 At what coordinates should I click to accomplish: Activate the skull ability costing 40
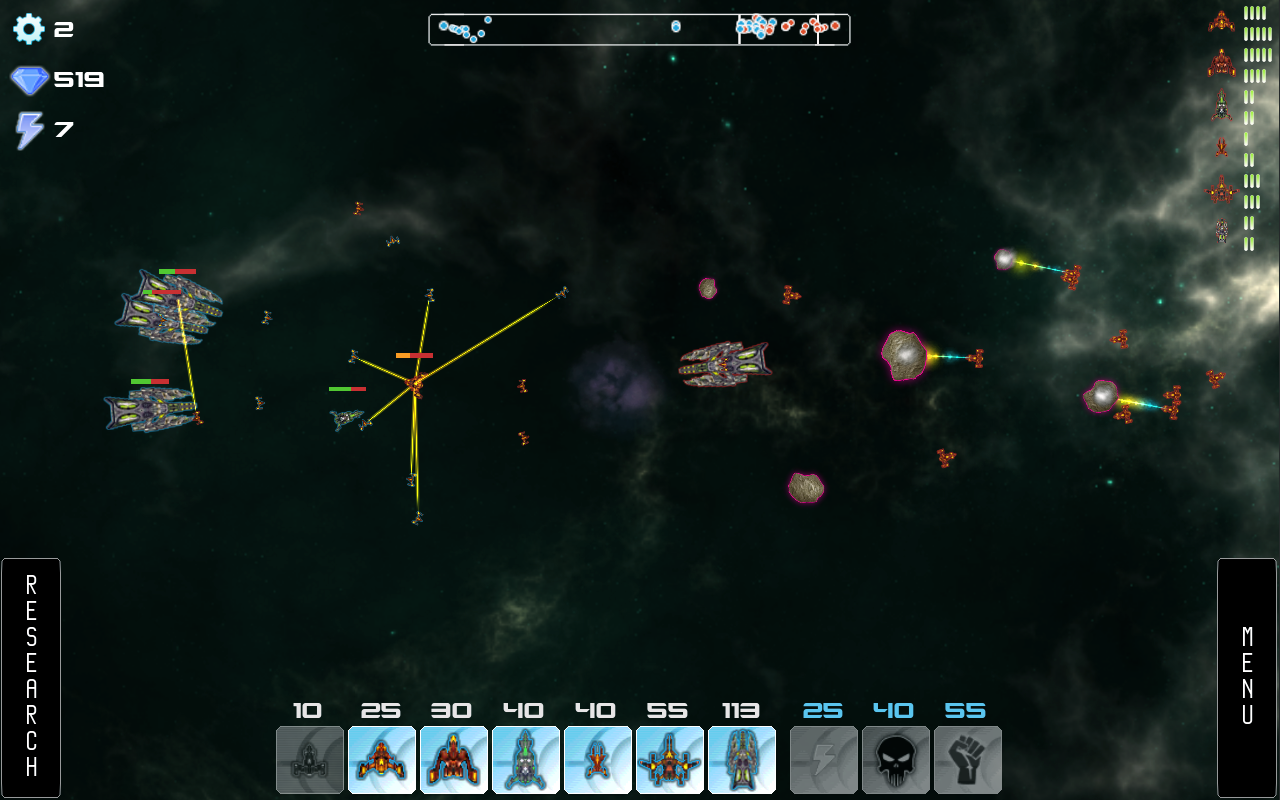(896, 760)
